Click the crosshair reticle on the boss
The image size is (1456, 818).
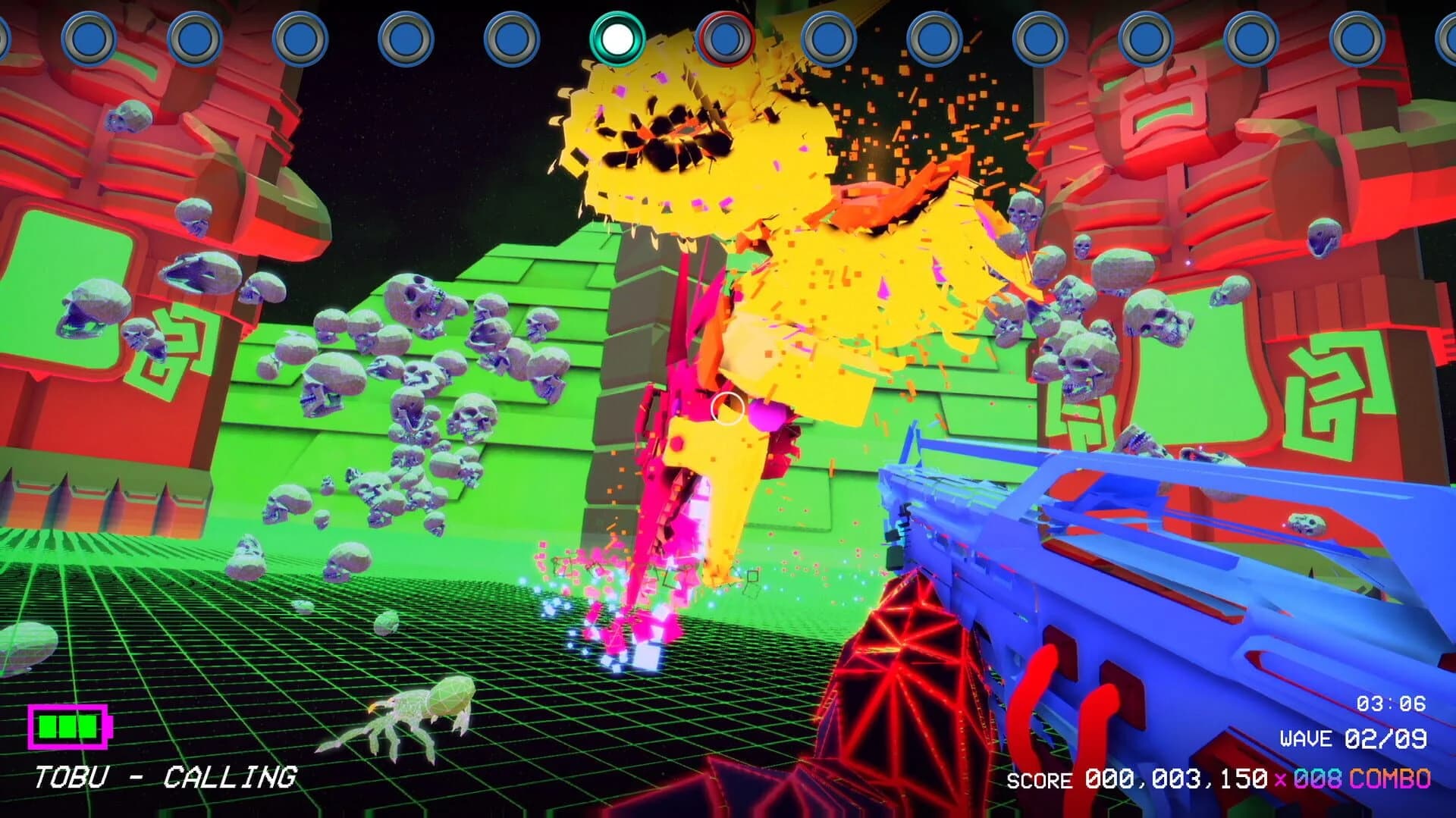pyautogui.click(x=726, y=410)
